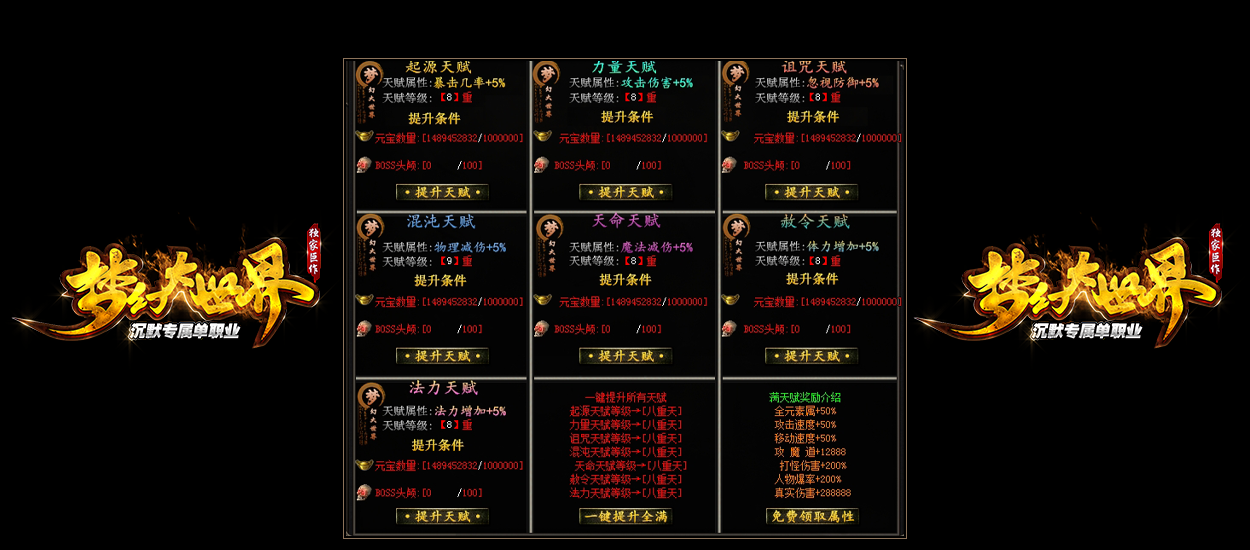Upgrade the 力量天赋 talent
Image resolution: width=1250 pixels, height=550 pixels.
click(x=626, y=192)
